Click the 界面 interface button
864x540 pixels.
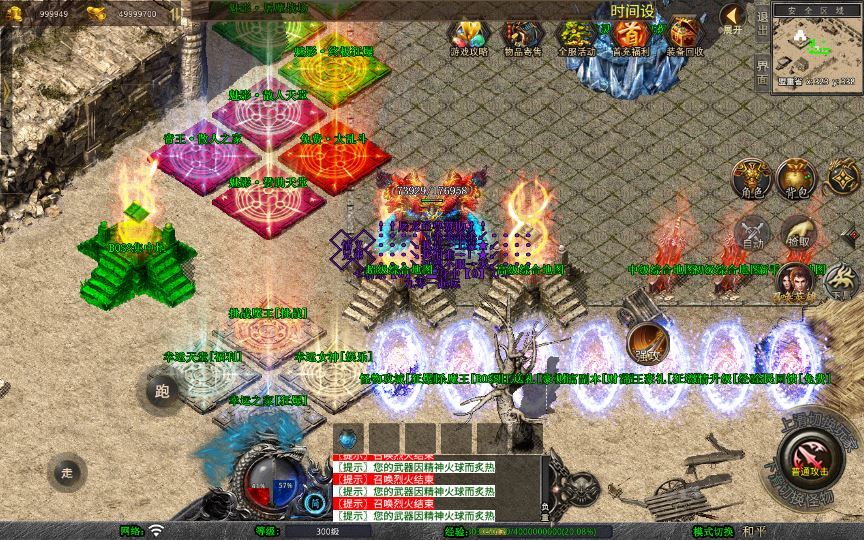[x=762, y=72]
